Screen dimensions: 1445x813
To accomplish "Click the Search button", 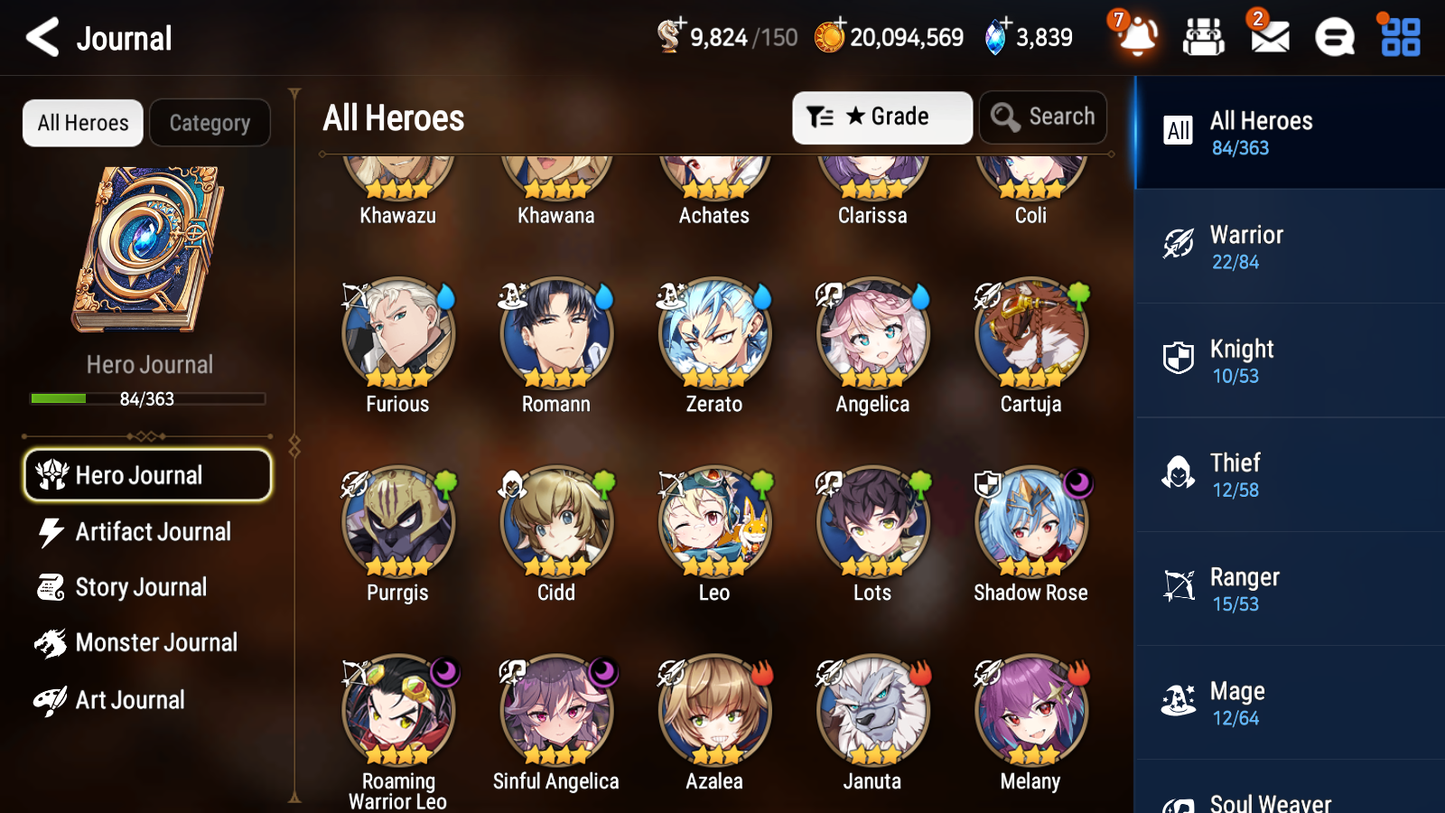I will pyautogui.click(x=1043, y=117).
